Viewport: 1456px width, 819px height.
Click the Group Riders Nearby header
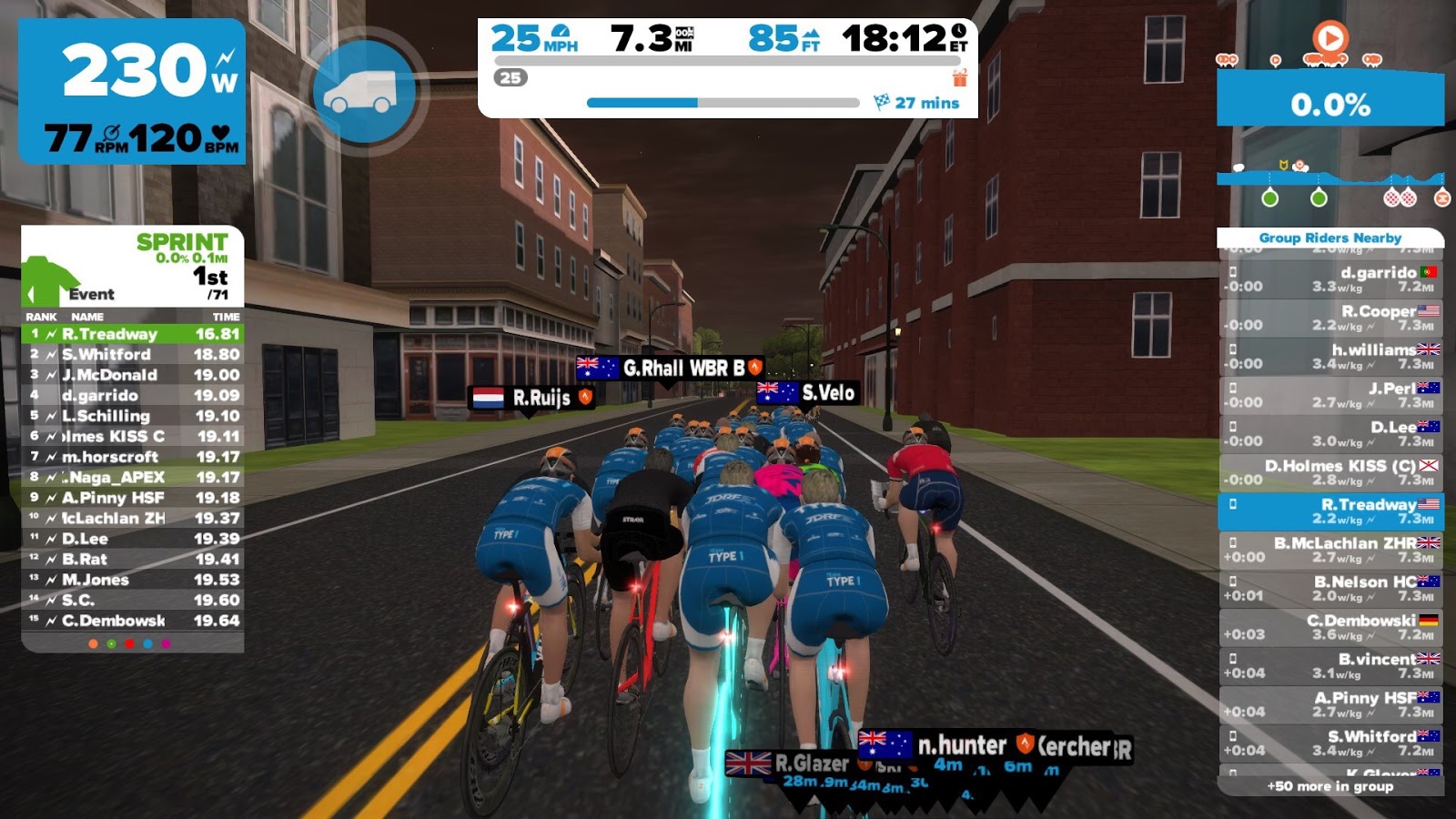[1330, 238]
